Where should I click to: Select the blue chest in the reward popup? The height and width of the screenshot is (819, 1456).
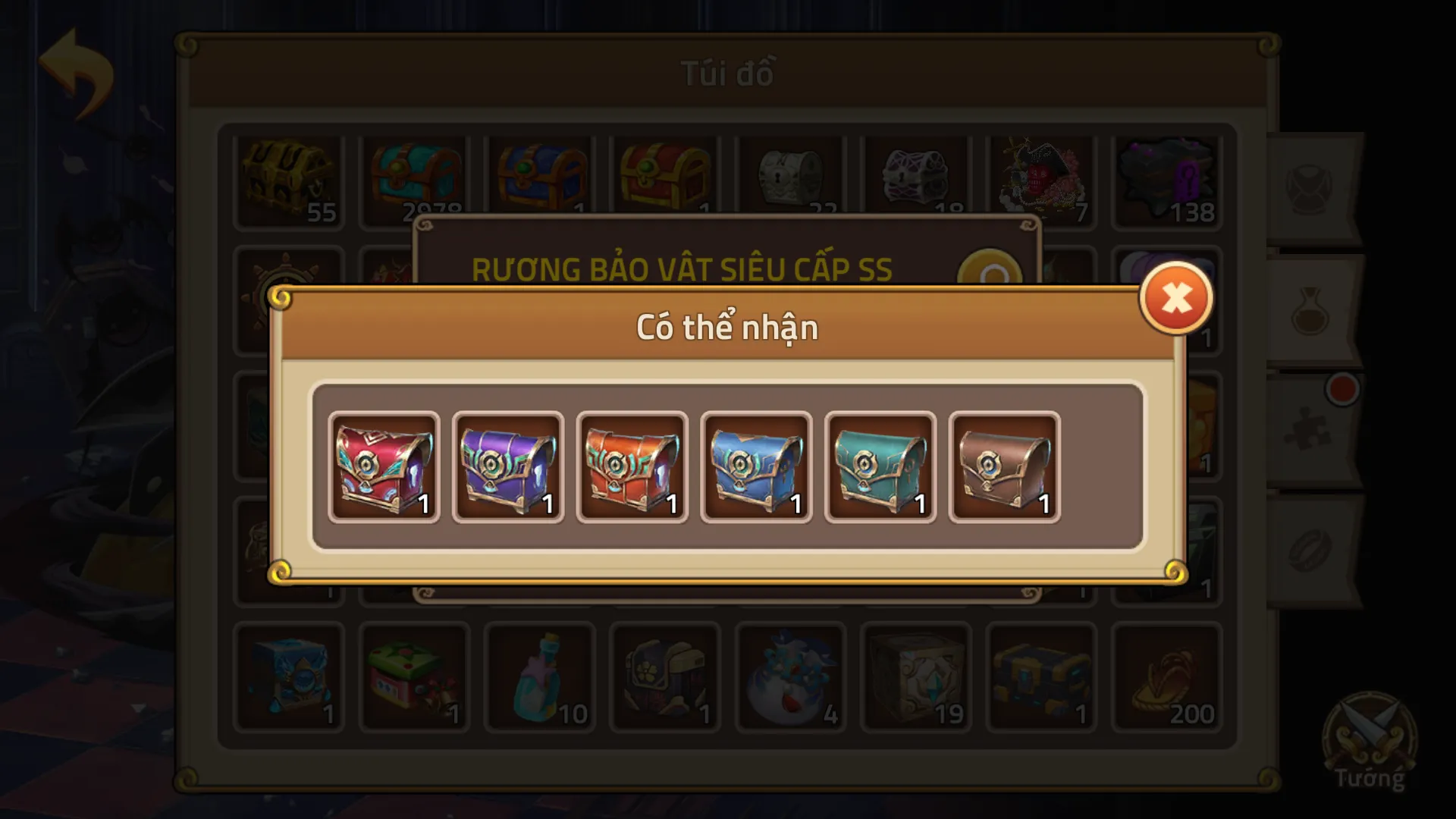click(x=755, y=465)
